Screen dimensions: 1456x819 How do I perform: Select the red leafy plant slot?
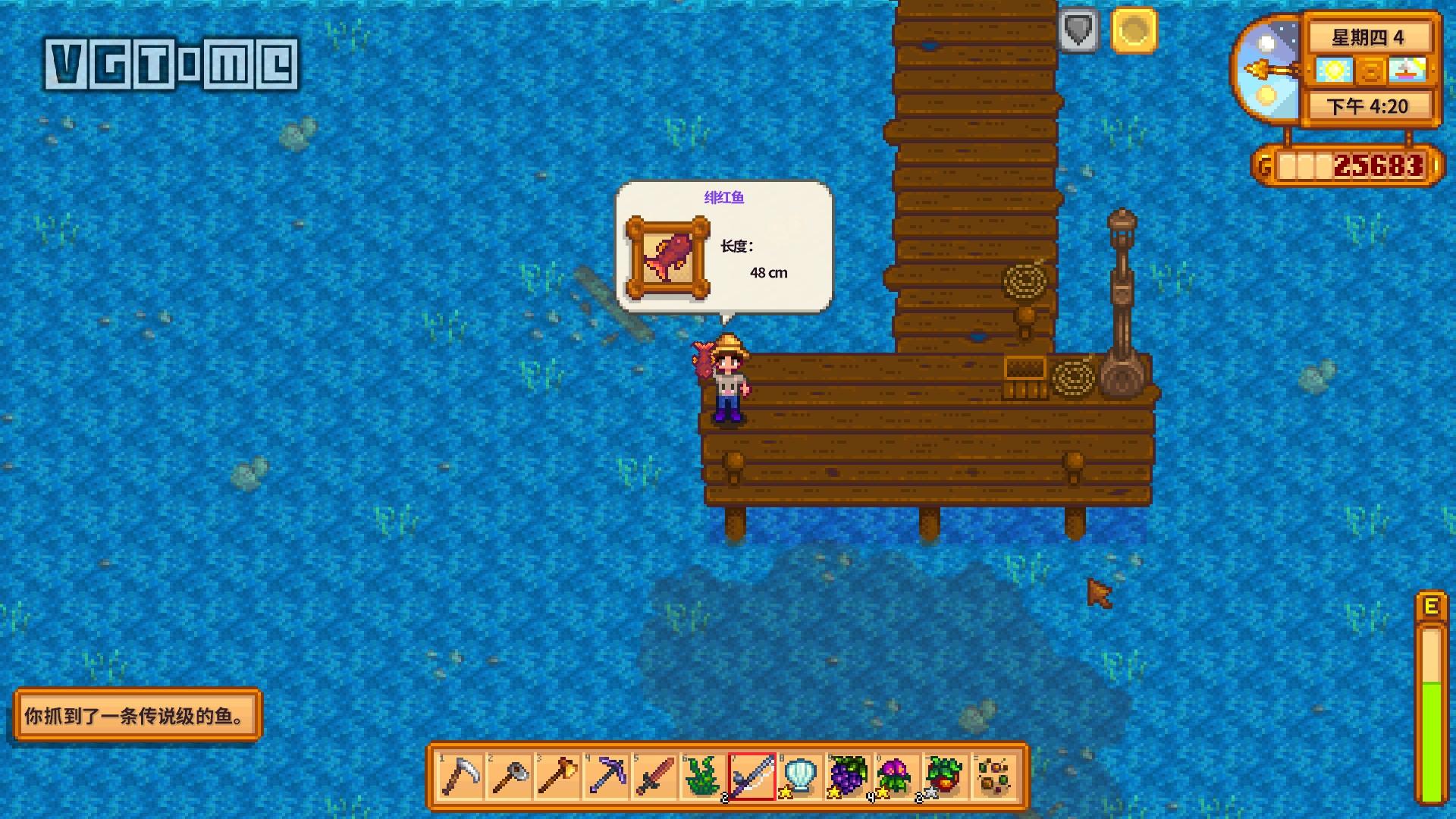coord(946,777)
